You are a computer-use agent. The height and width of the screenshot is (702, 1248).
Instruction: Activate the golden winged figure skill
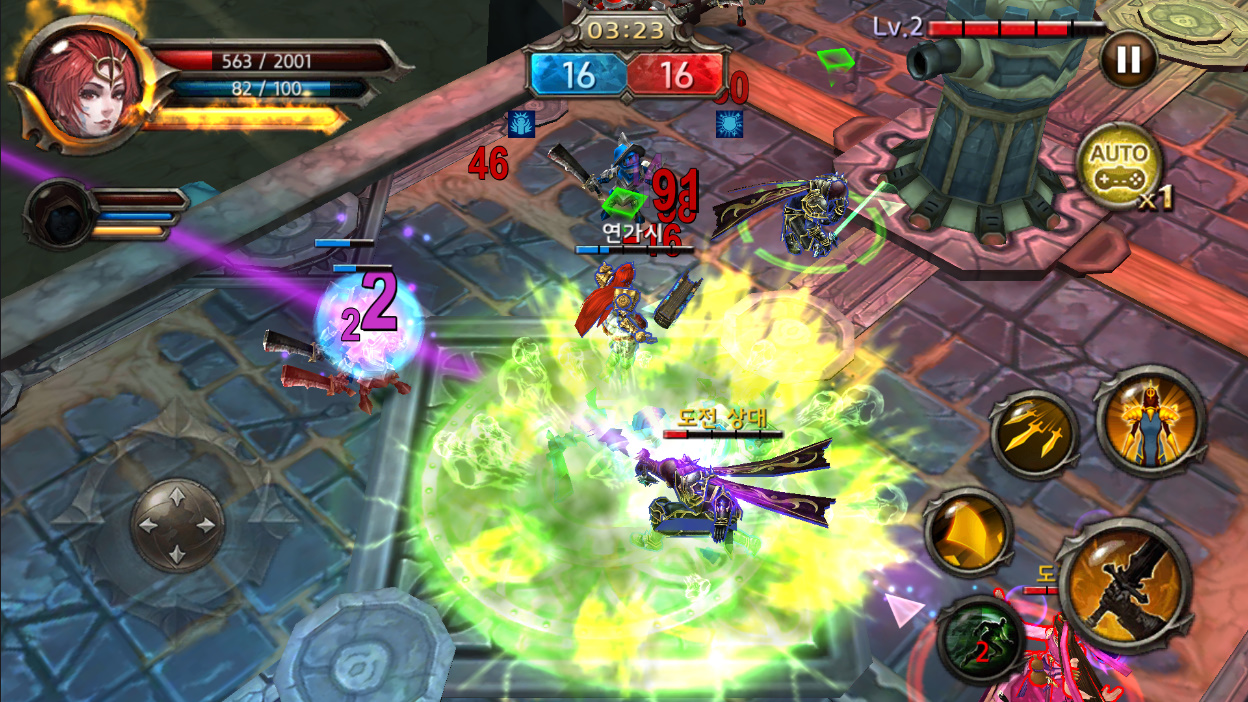click(1148, 420)
